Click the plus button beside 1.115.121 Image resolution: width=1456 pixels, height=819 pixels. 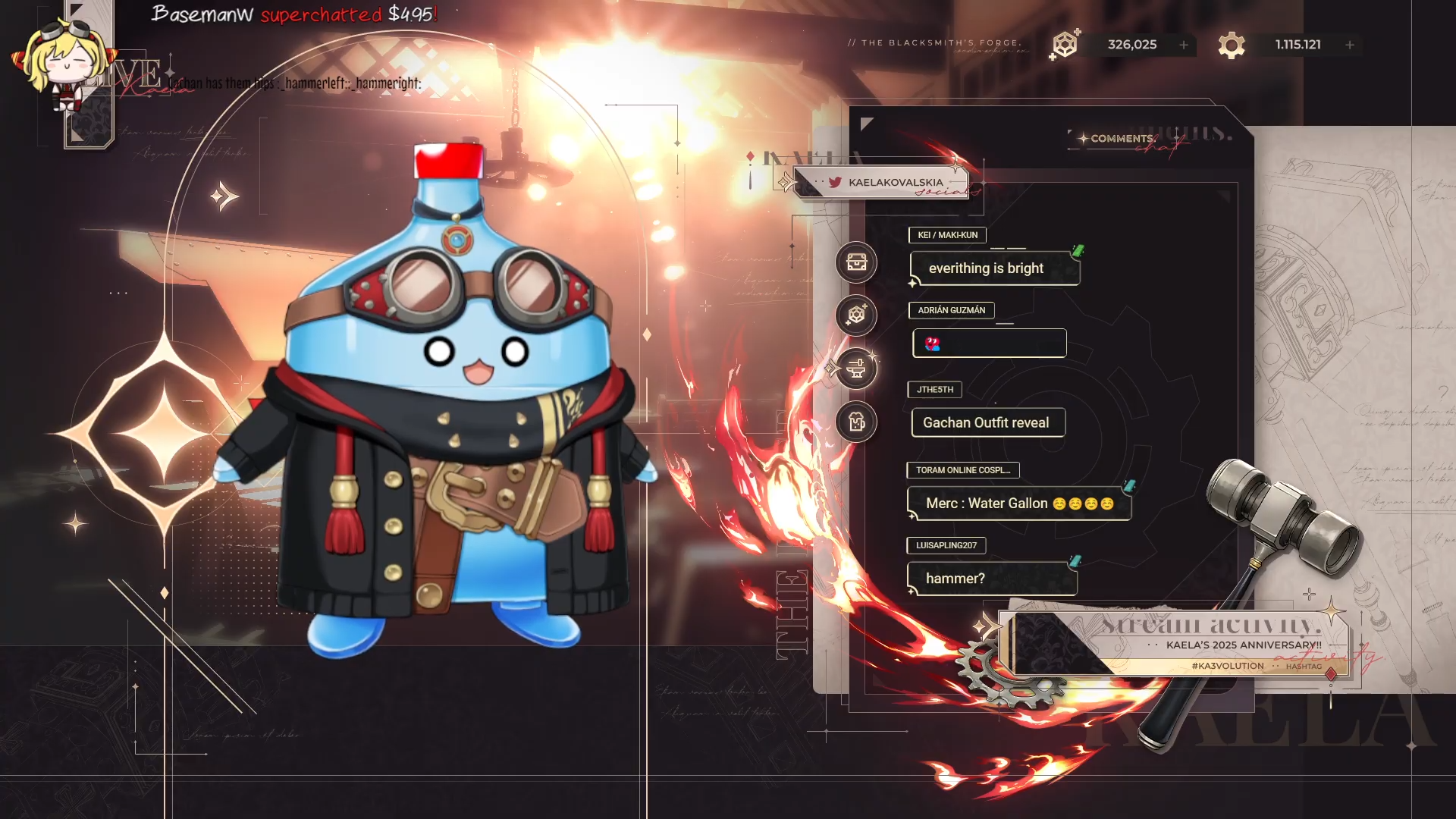click(1350, 45)
